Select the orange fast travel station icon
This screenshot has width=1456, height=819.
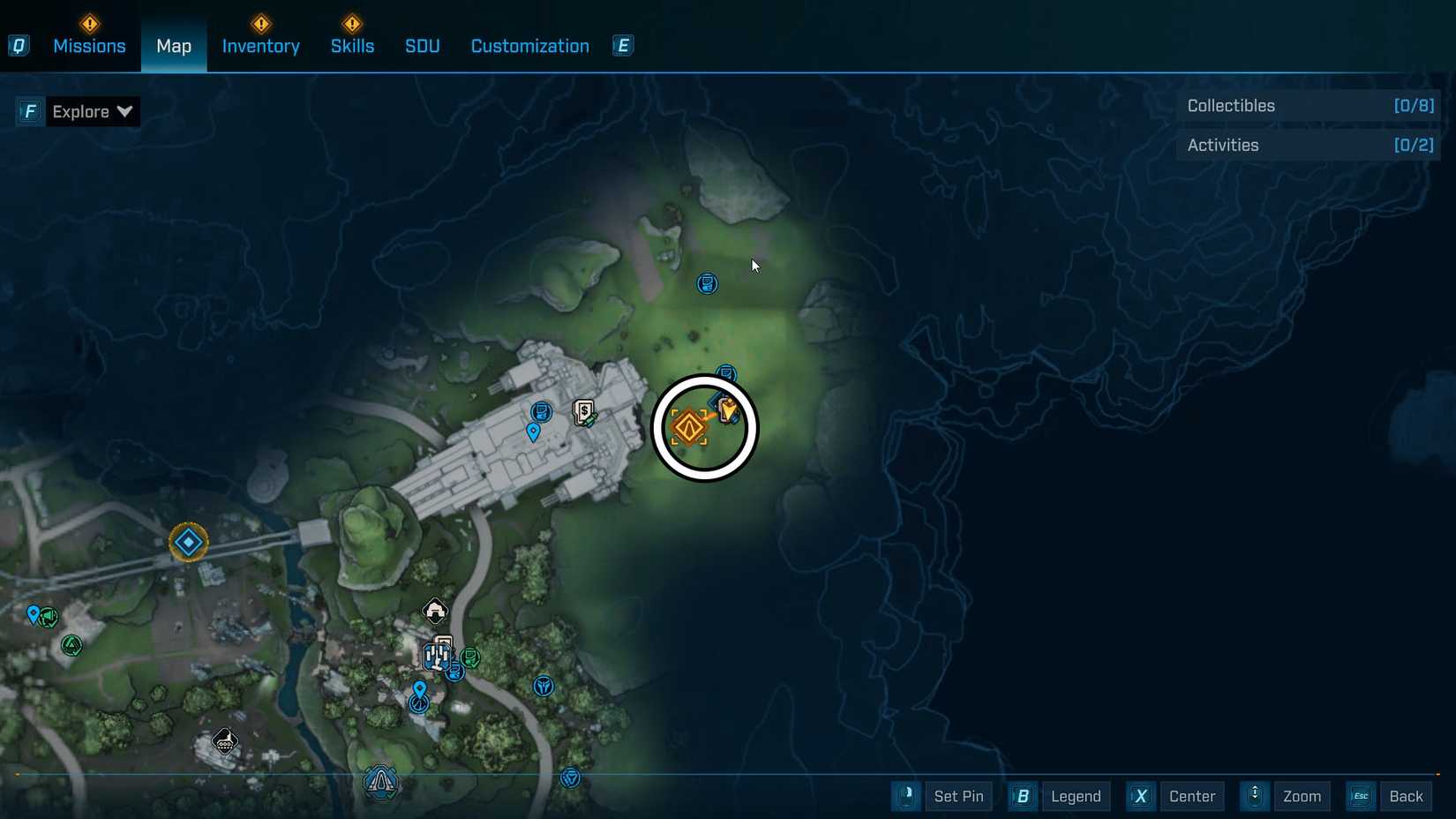188,542
